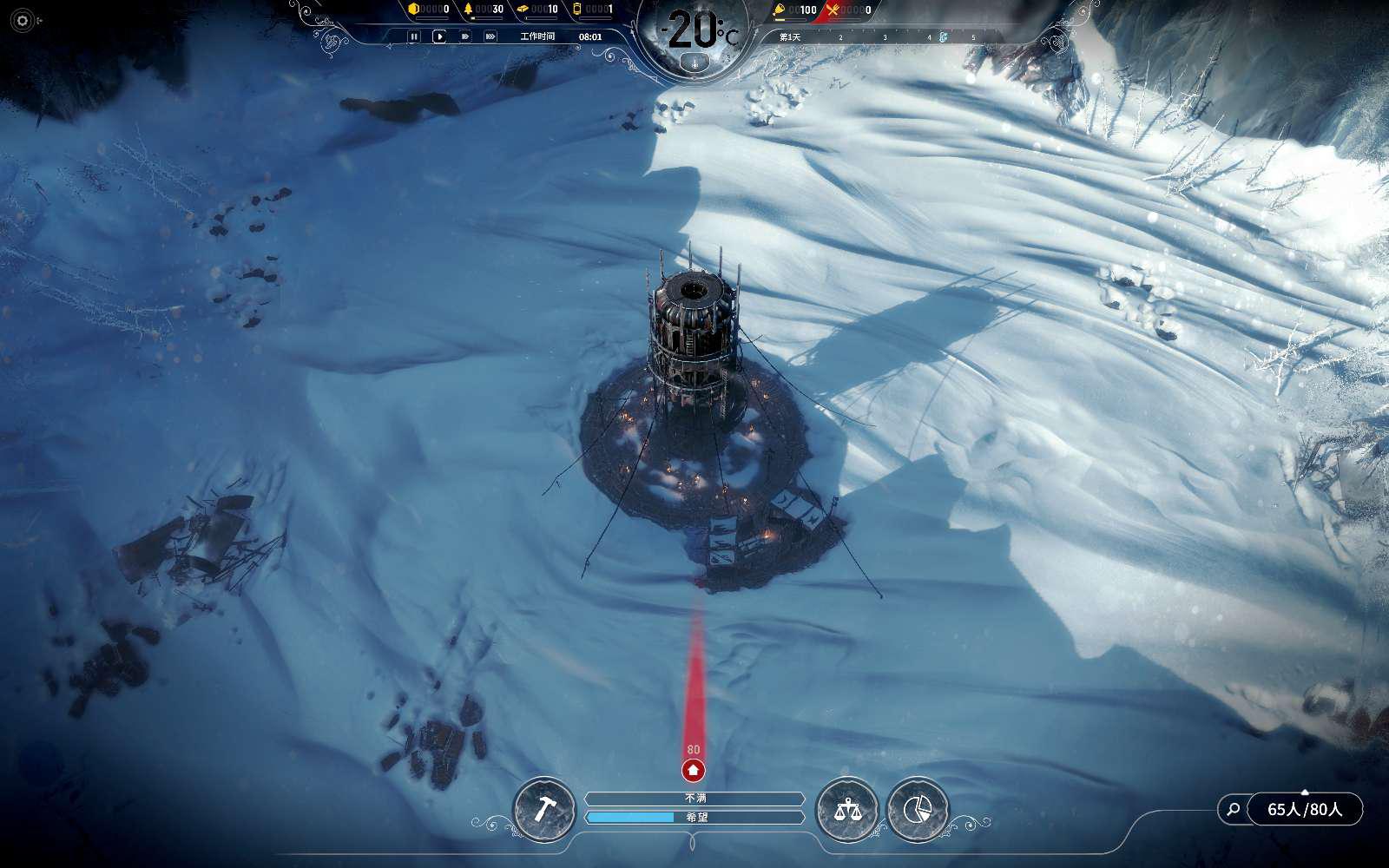
Task: Select the steel resource counter
Action: [x=537, y=10]
